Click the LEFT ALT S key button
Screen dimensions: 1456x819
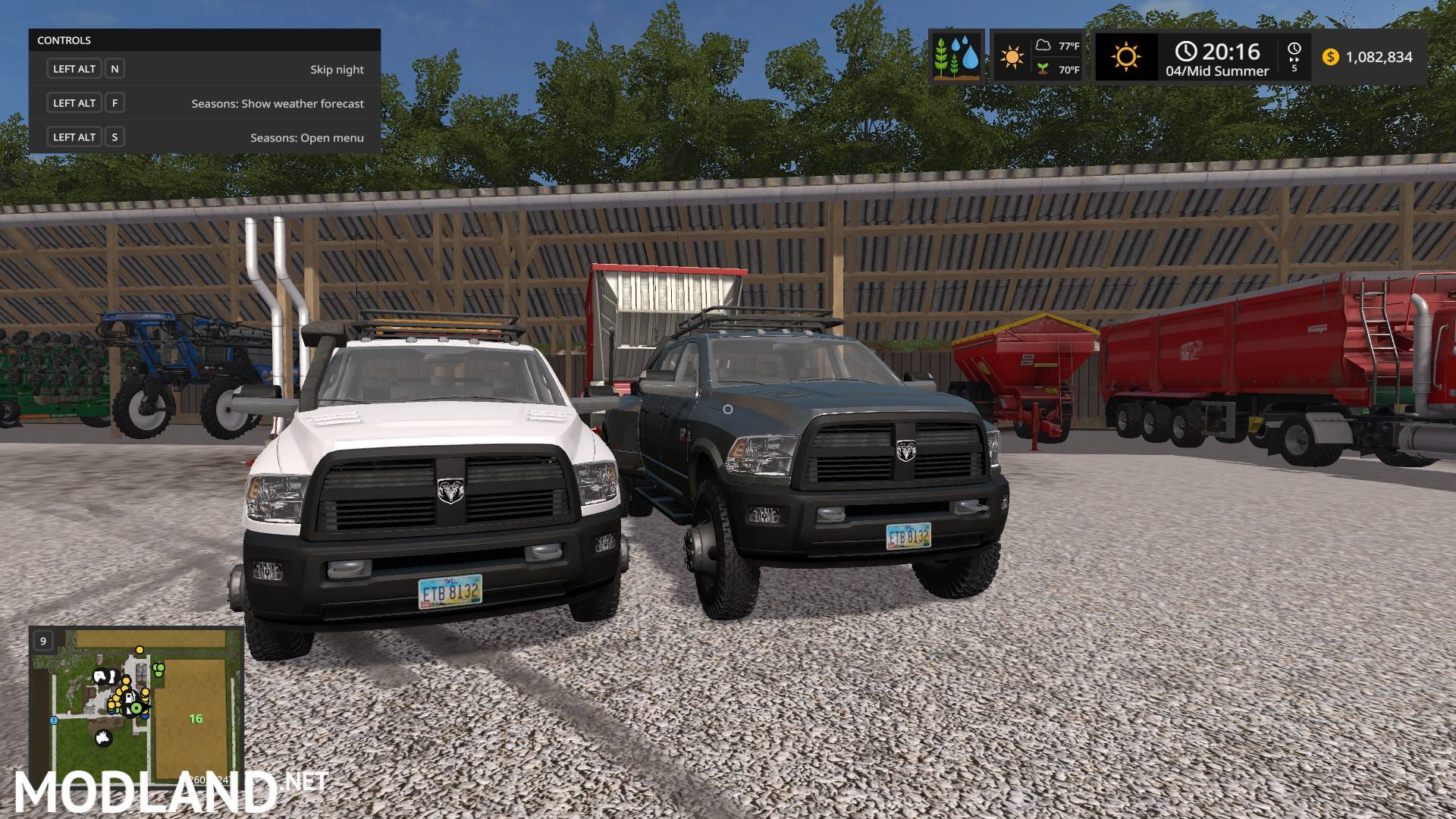coord(114,136)
